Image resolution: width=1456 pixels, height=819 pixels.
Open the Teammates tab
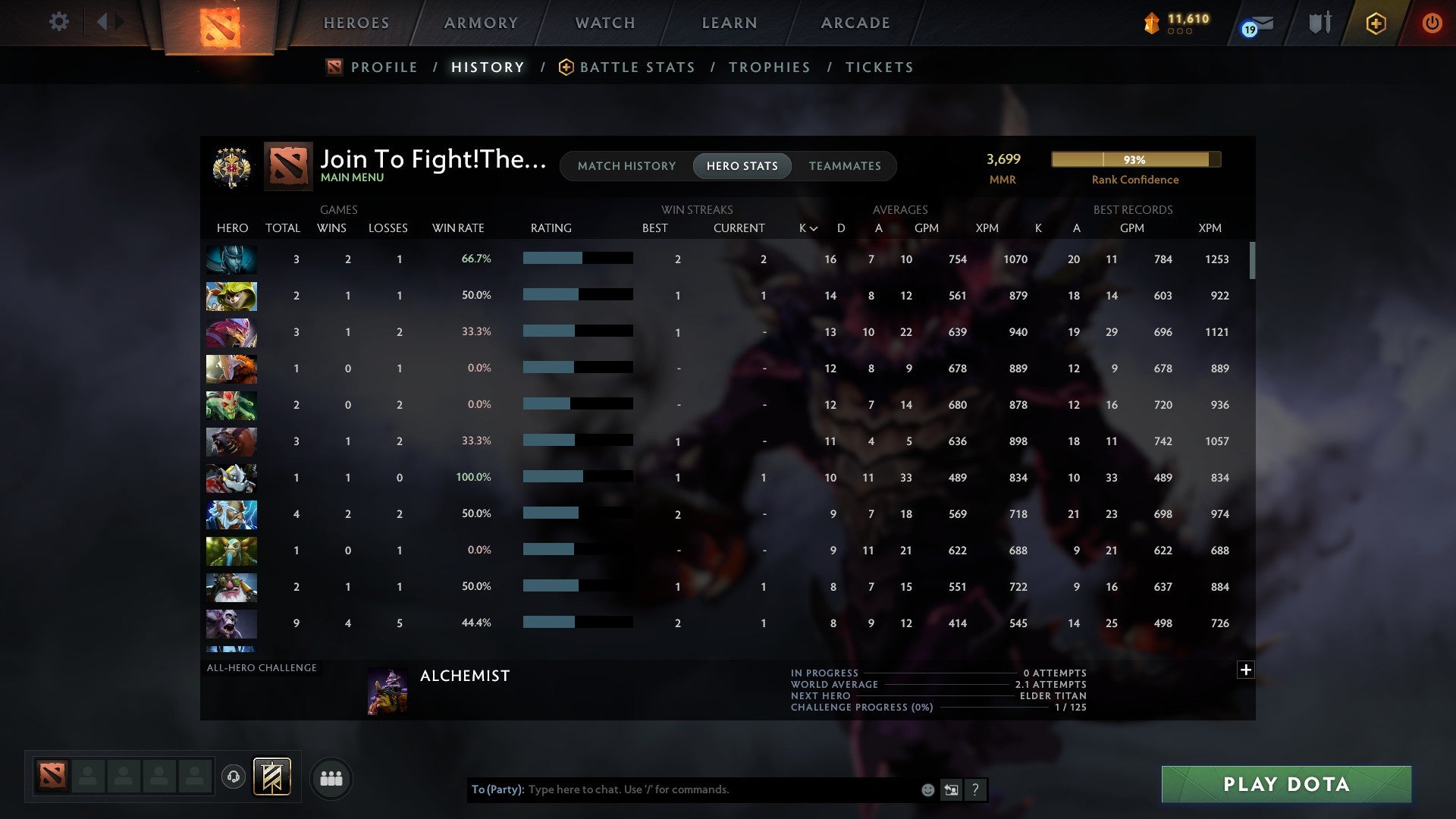coord(846,165)
